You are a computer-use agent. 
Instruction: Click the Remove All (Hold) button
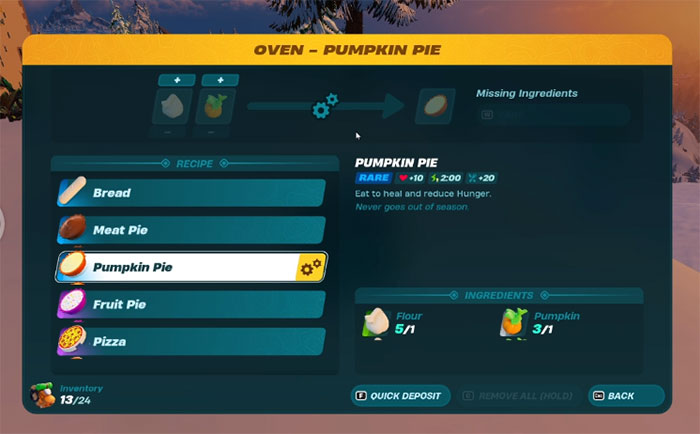(x=521, y=396)
